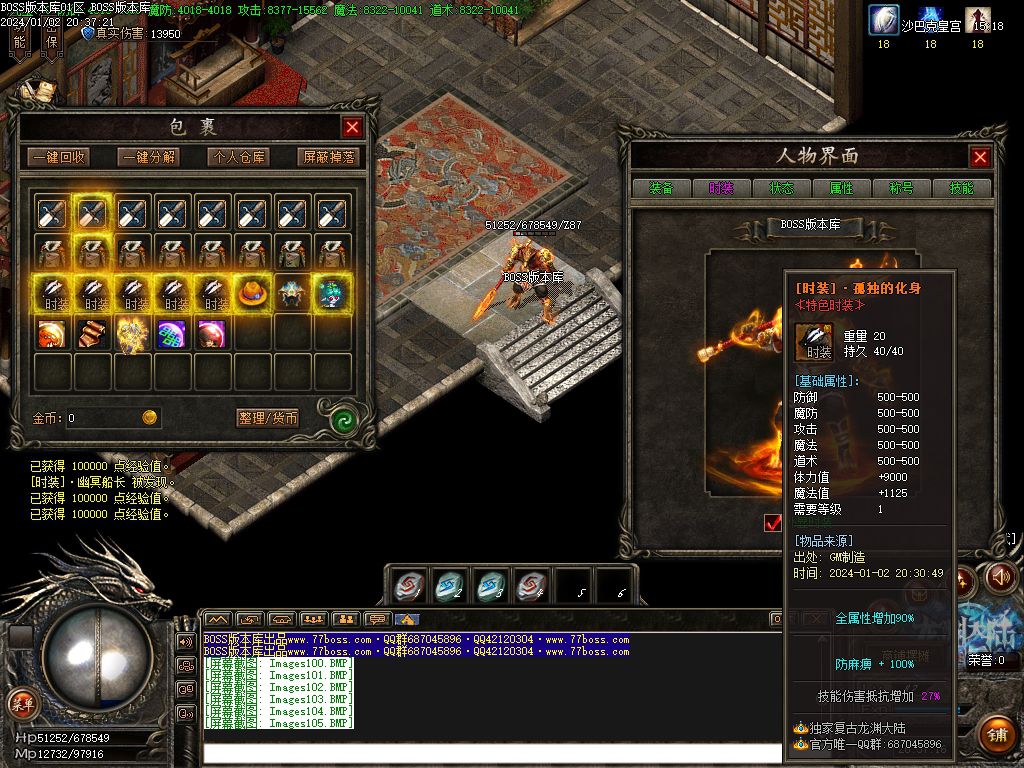Click the chat text input box
The width and height of the screenshot is (1024, 768).
click(x=490, y=753)
